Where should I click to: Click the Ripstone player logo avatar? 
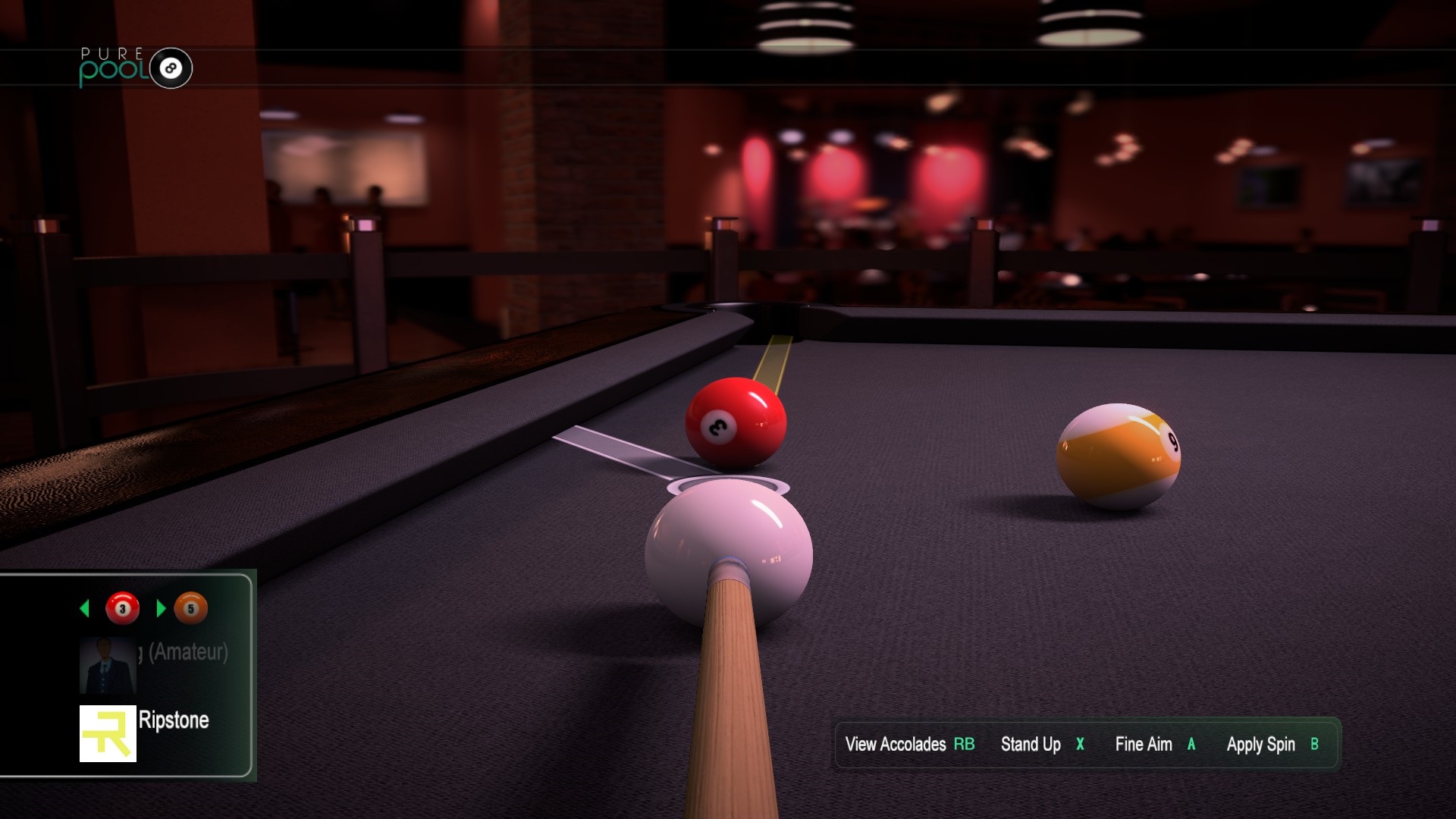coord(108,733)
